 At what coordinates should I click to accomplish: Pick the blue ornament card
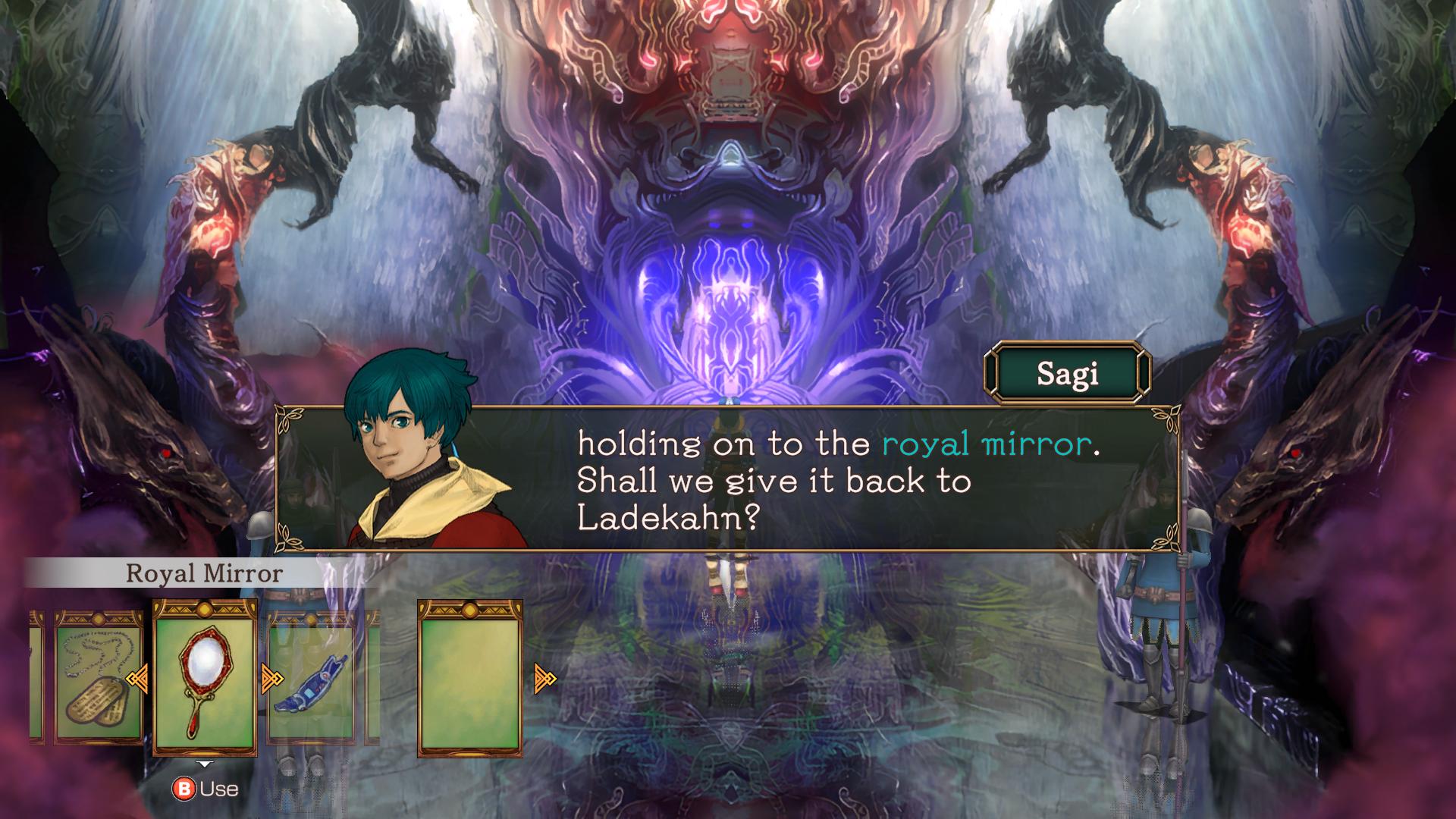311,677
